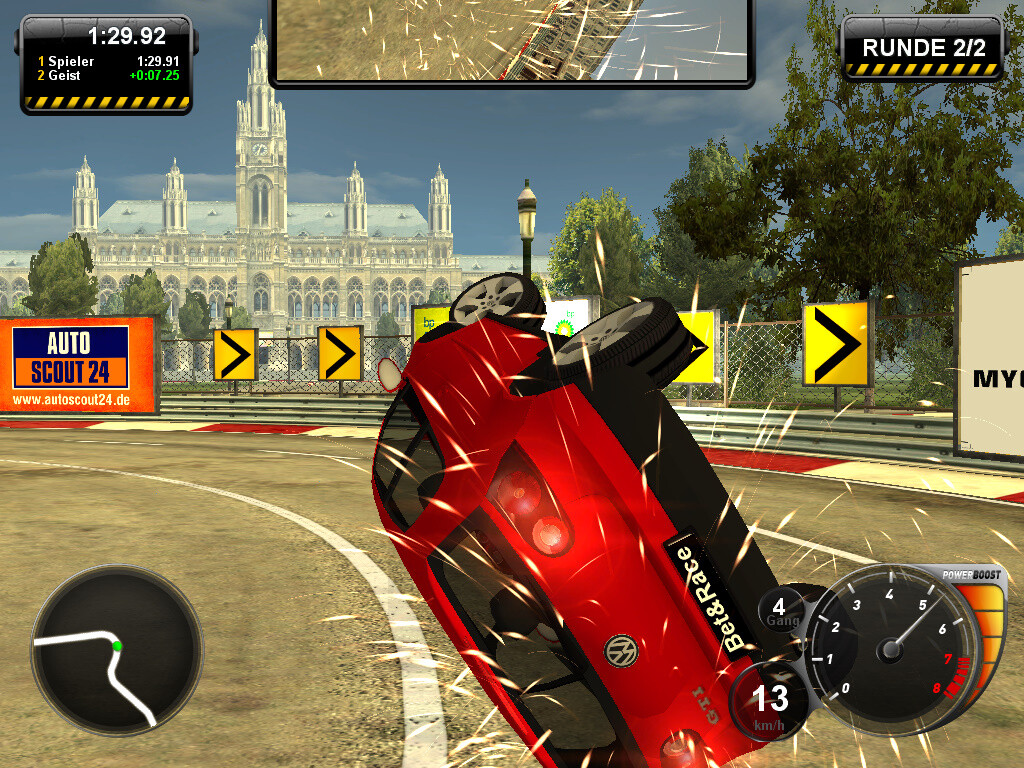
Task: Click the circular track minimap
Action: tap(116, 651)
